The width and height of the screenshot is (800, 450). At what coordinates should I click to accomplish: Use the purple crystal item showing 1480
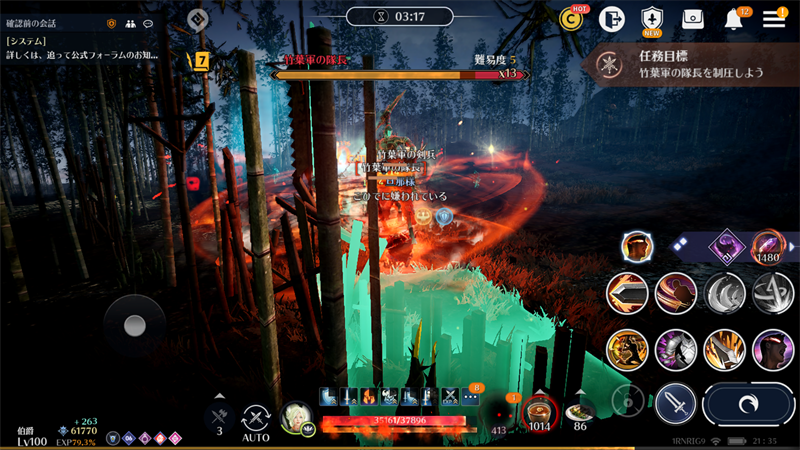click(x=767, y=246)
